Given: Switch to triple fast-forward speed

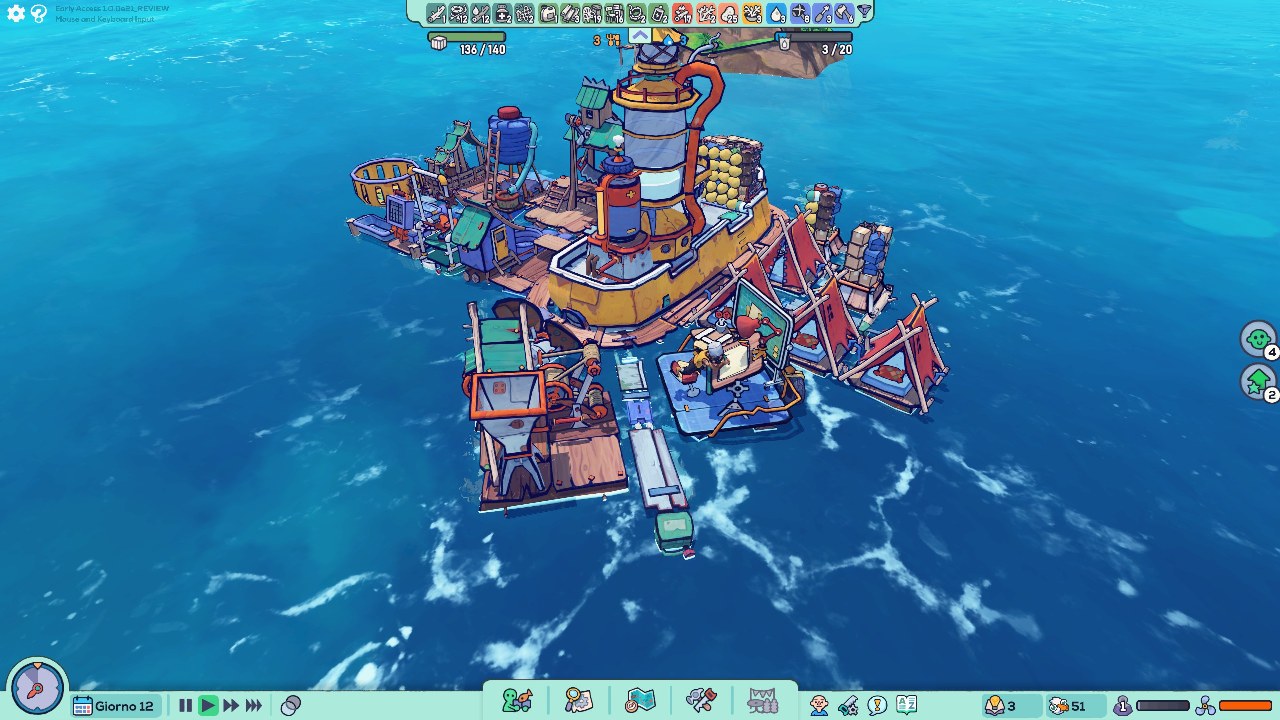Looking at the screenshot, I should [x=254, y=706].
